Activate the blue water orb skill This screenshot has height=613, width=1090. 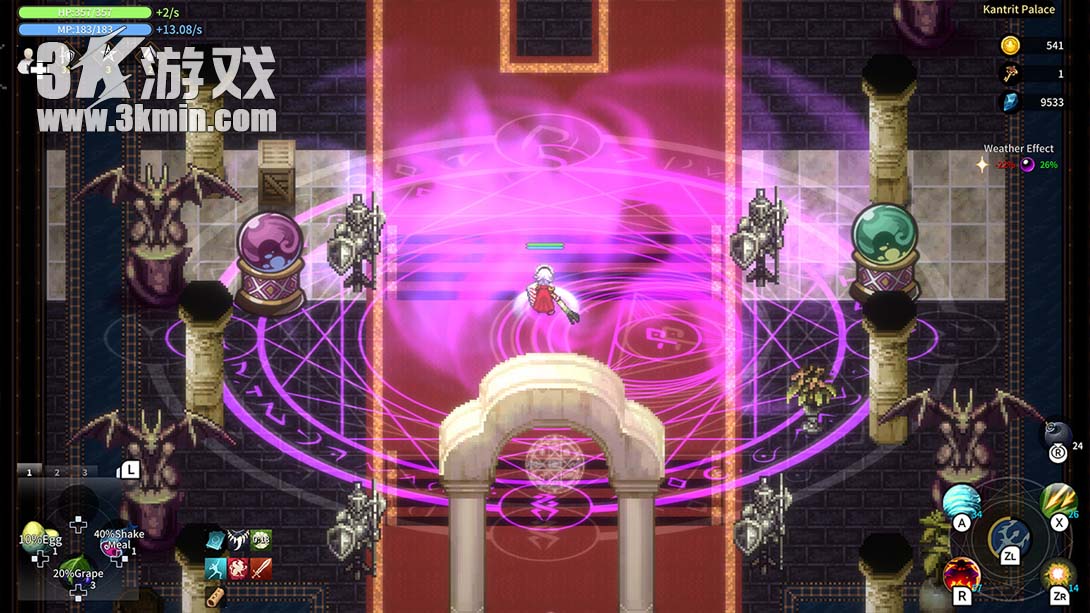[x=961, y=502]
